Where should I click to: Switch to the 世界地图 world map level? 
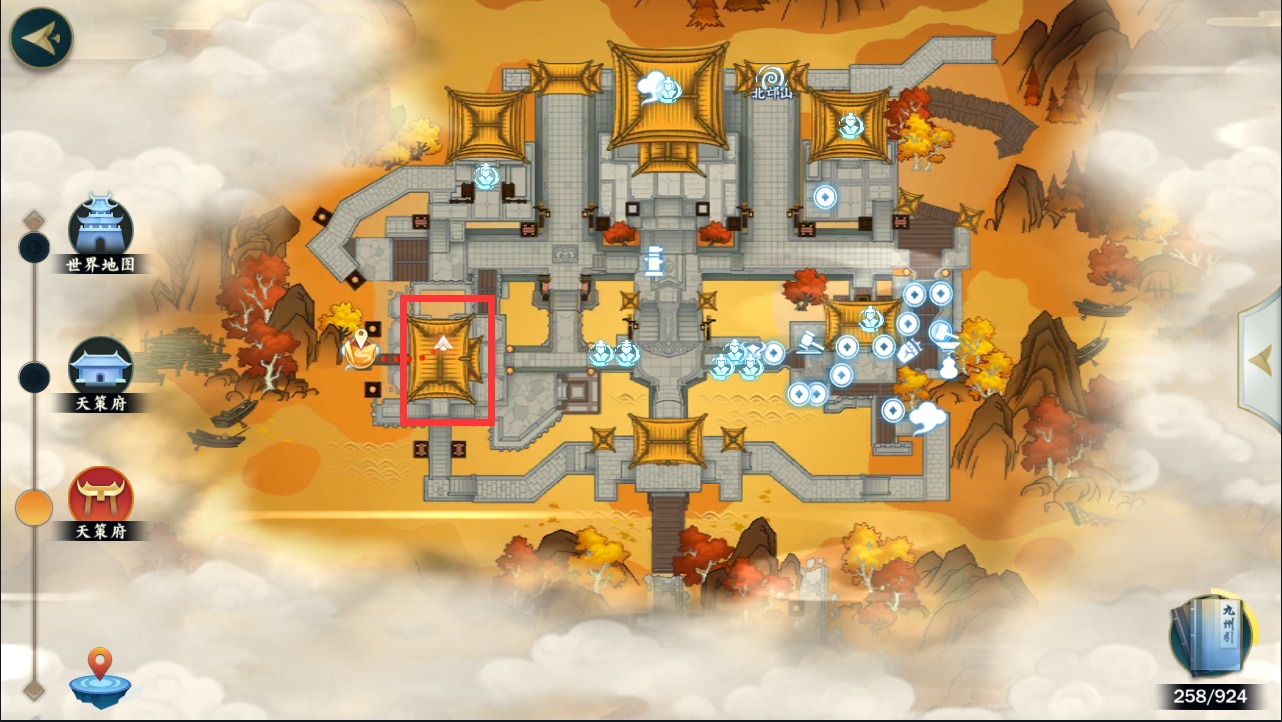(100, 231)
